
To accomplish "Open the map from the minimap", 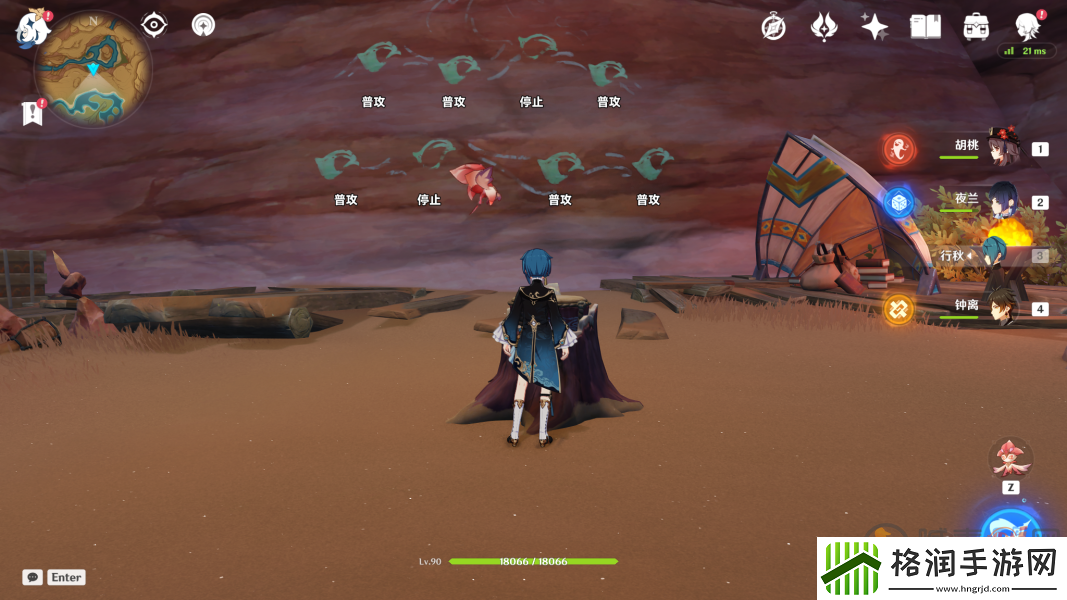I will pyautogui.click(x=93, y=70).
